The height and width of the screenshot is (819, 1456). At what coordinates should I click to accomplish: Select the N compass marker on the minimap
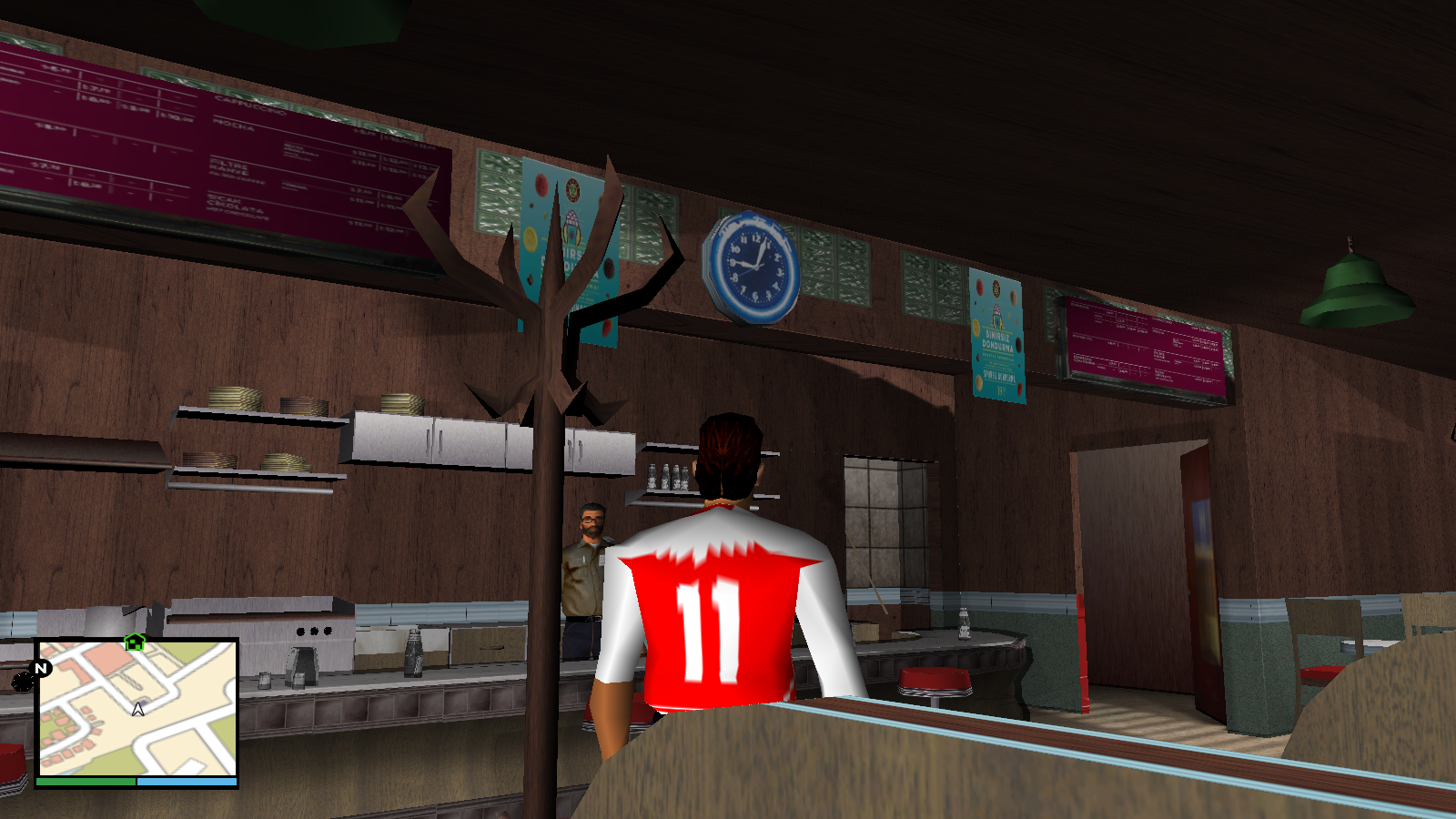pyautogui.click(x=39, y=669)
